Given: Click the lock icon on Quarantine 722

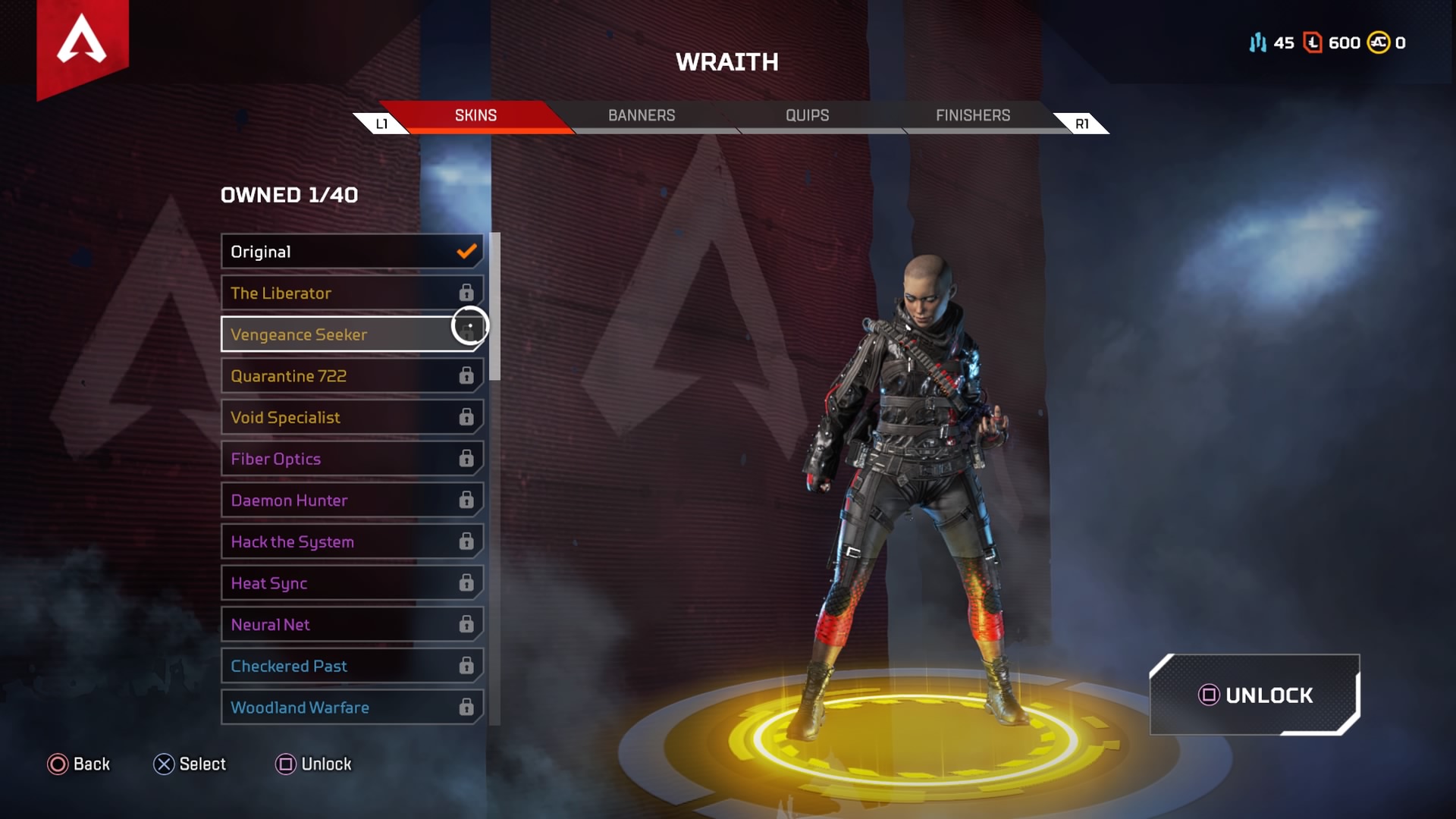Looking at the screenshot, I should [x=465, y=375].
